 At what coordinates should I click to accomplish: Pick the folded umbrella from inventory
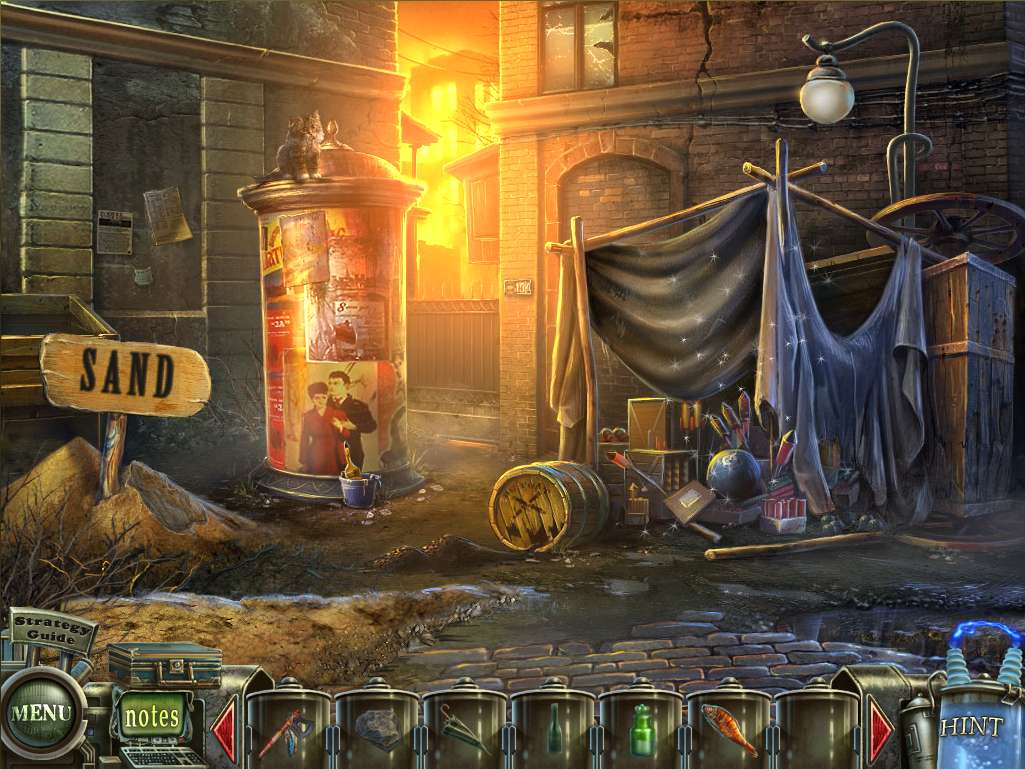[465, 733]
